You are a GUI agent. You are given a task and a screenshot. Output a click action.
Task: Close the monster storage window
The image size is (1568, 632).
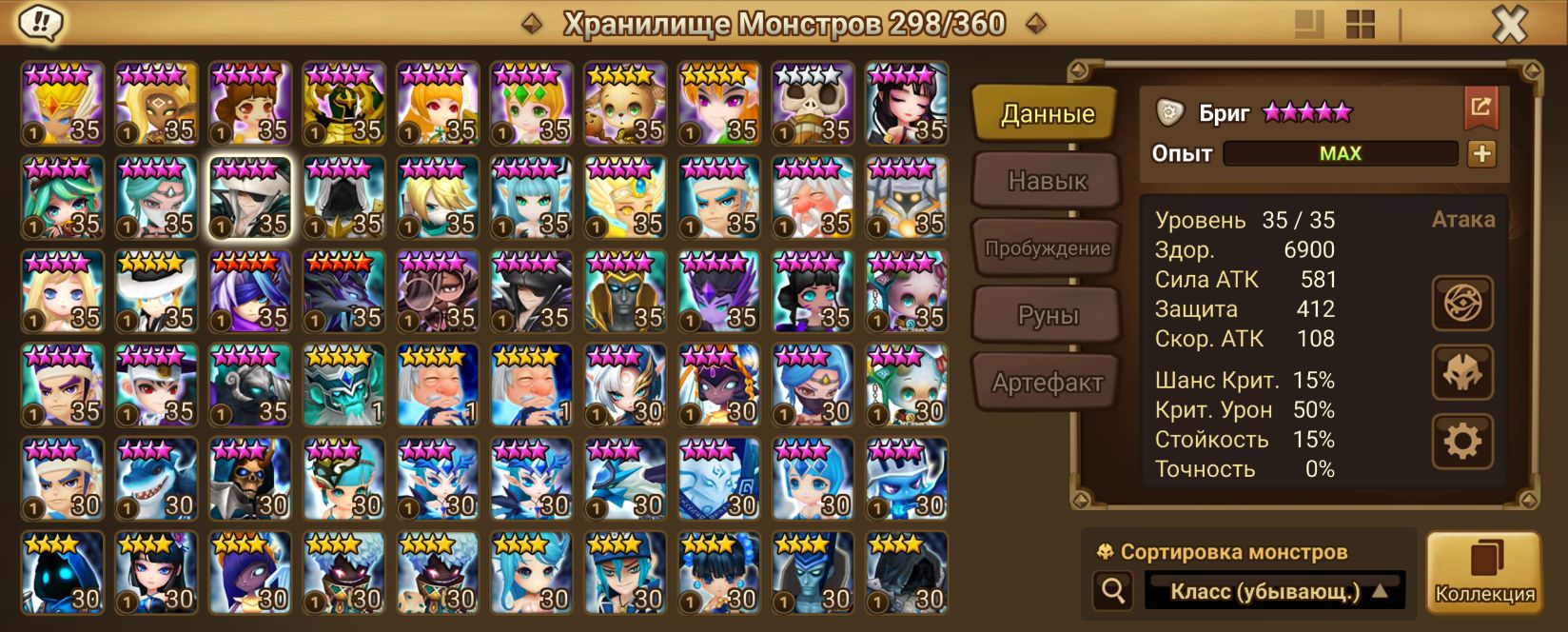click(1509, 25)
